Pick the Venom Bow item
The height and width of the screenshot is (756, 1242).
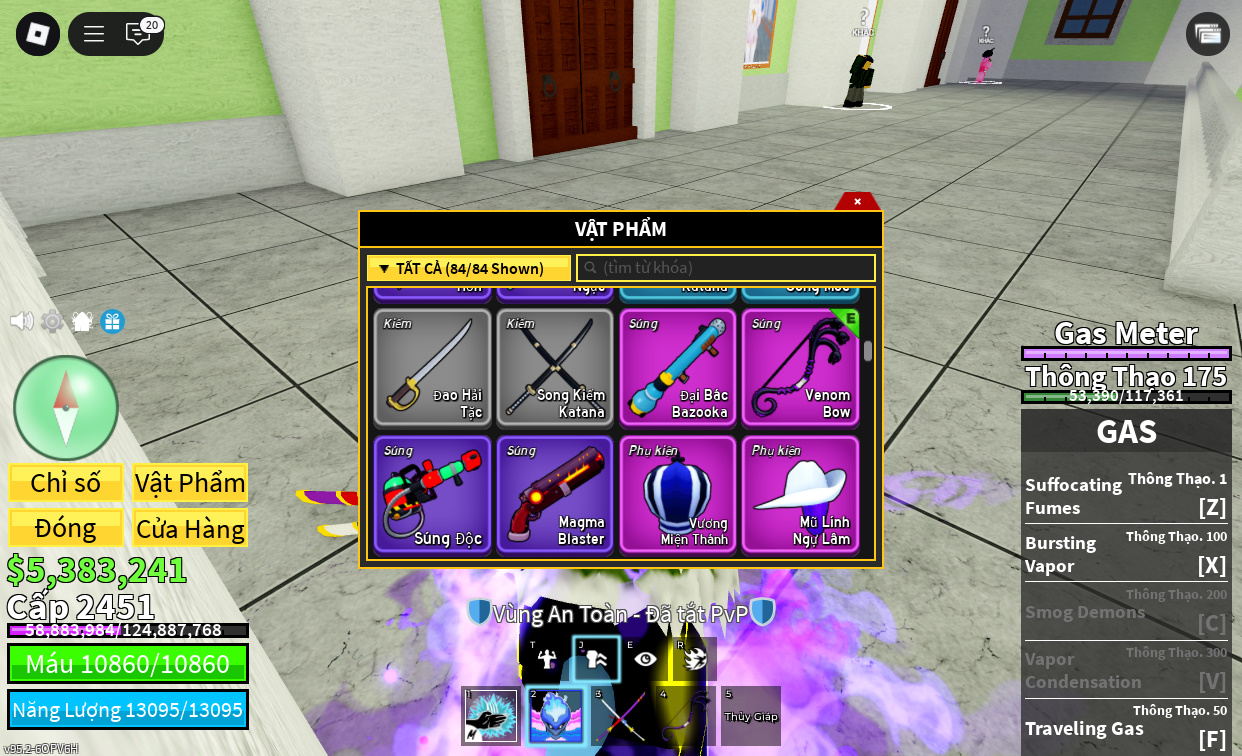click(800, 368)
